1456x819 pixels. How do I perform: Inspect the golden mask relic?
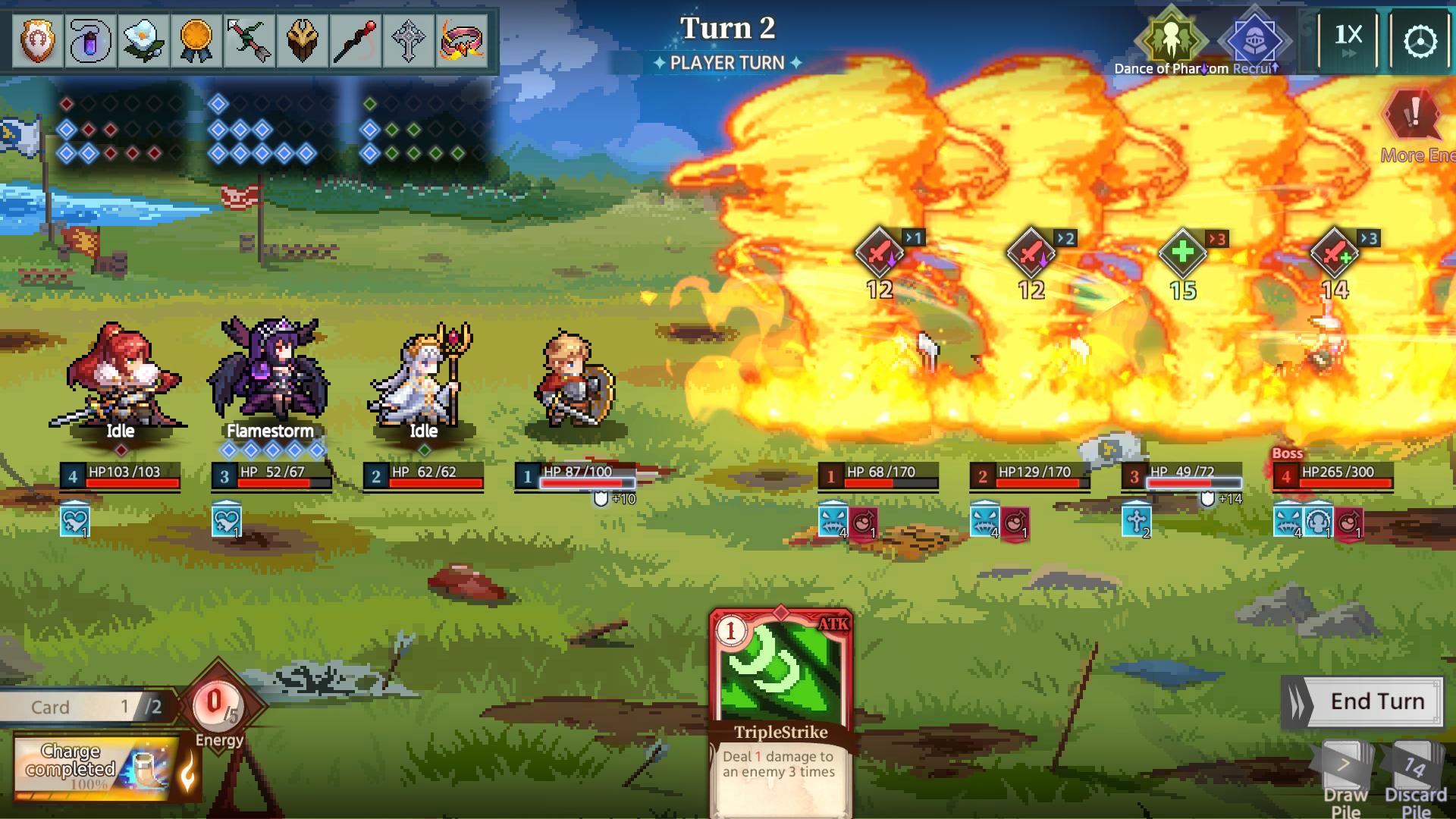pos(303,40)
